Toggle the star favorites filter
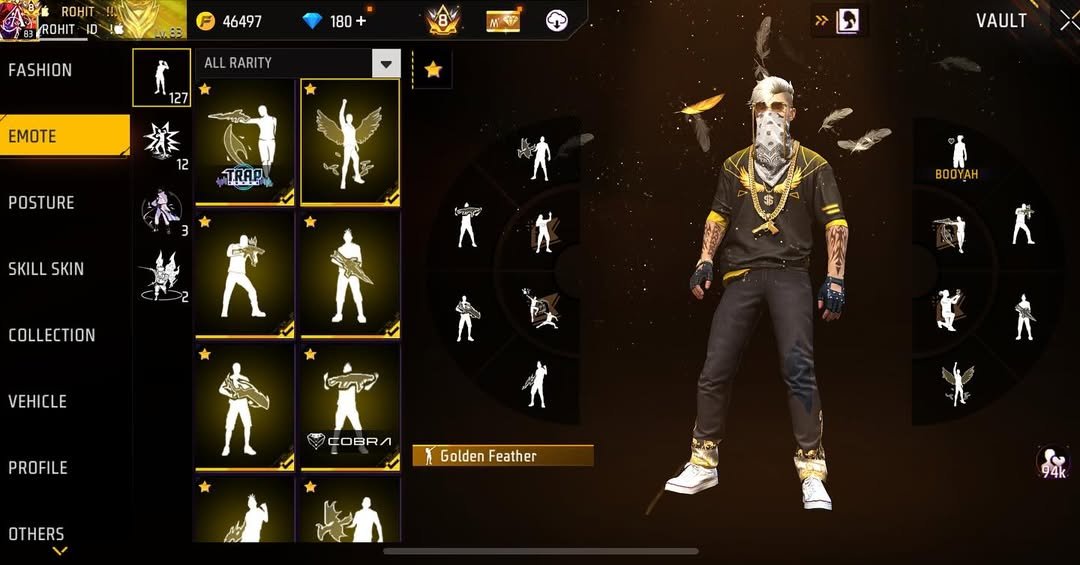Viewport: 1080px width, 565px height. tap(432, 69)
